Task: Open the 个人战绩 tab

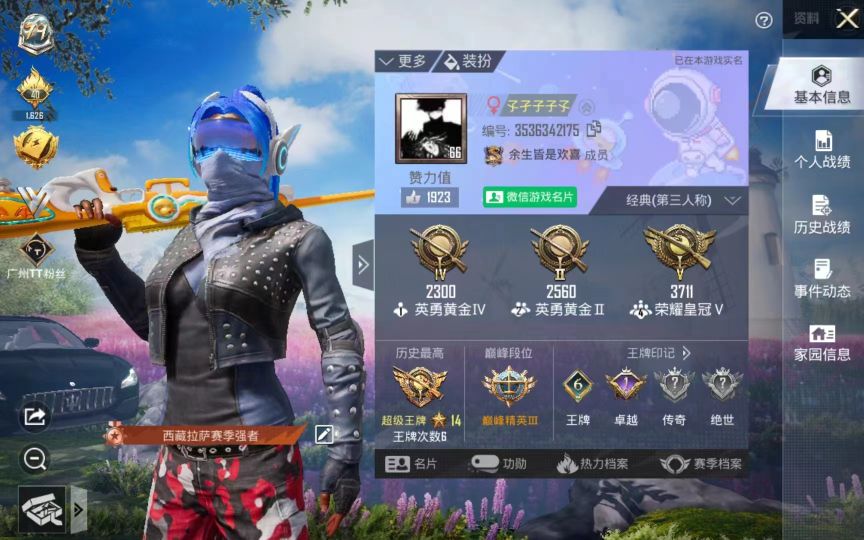Action: tap(822, 150)
